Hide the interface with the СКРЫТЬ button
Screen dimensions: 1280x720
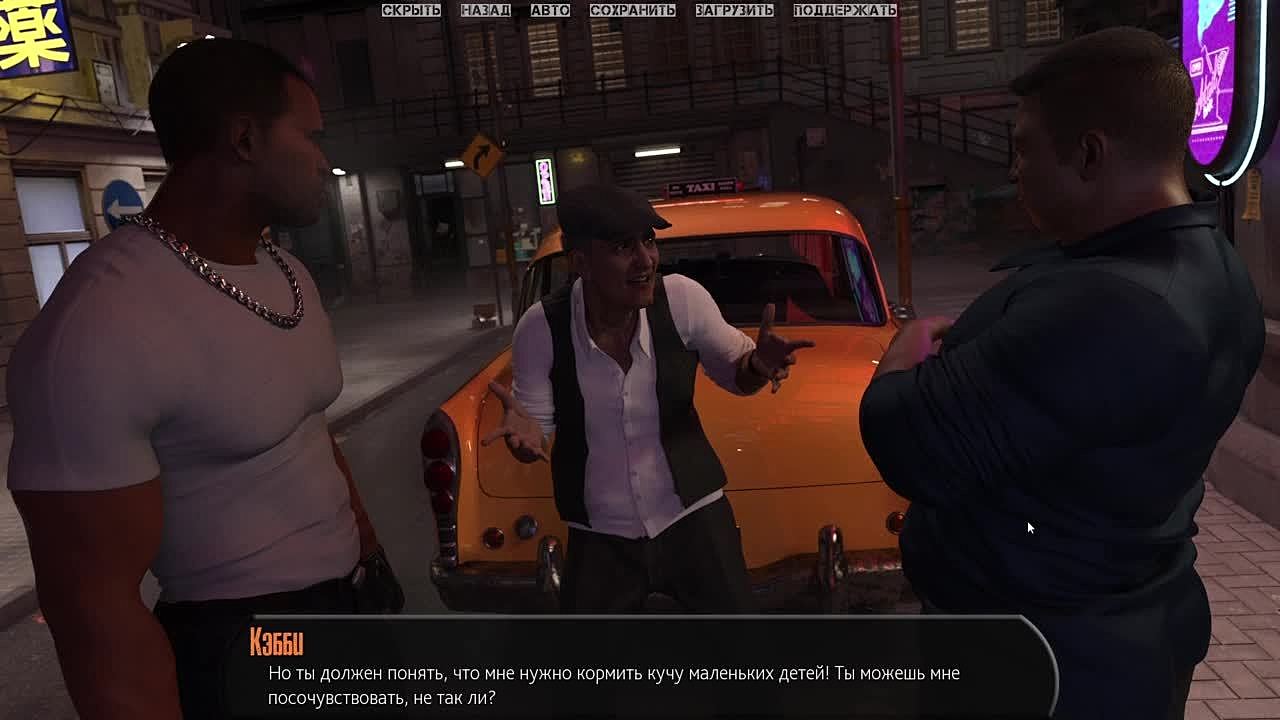[411, 10]
